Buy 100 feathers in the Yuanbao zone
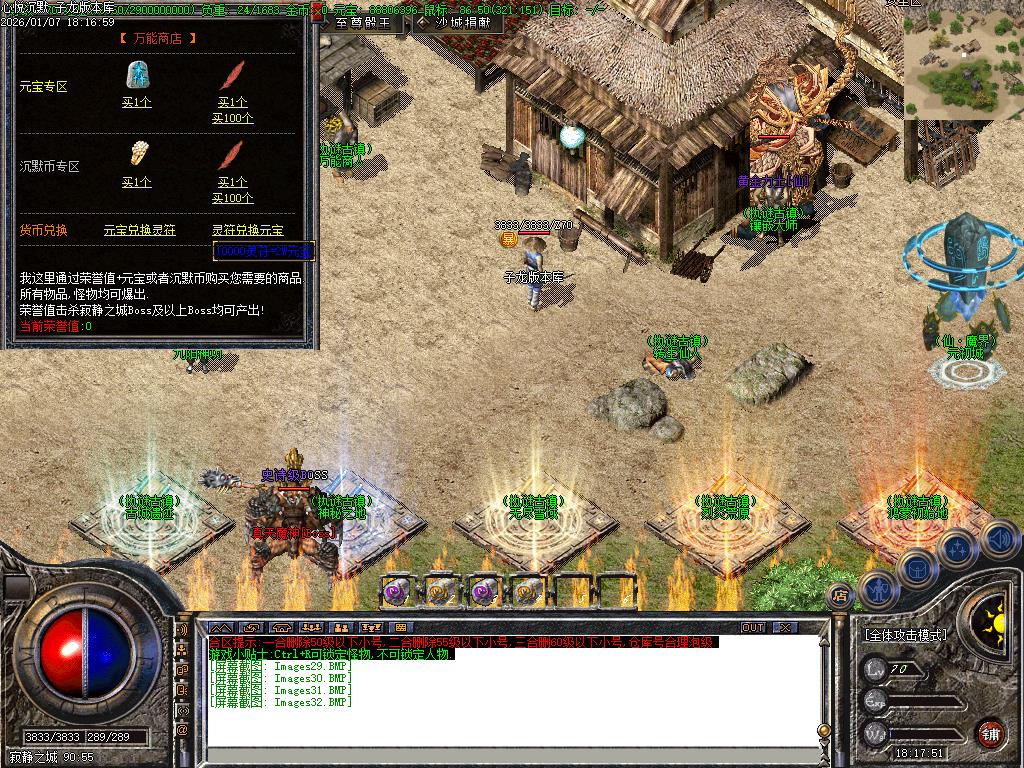1024x768 pixels. [x=232, y=118]
